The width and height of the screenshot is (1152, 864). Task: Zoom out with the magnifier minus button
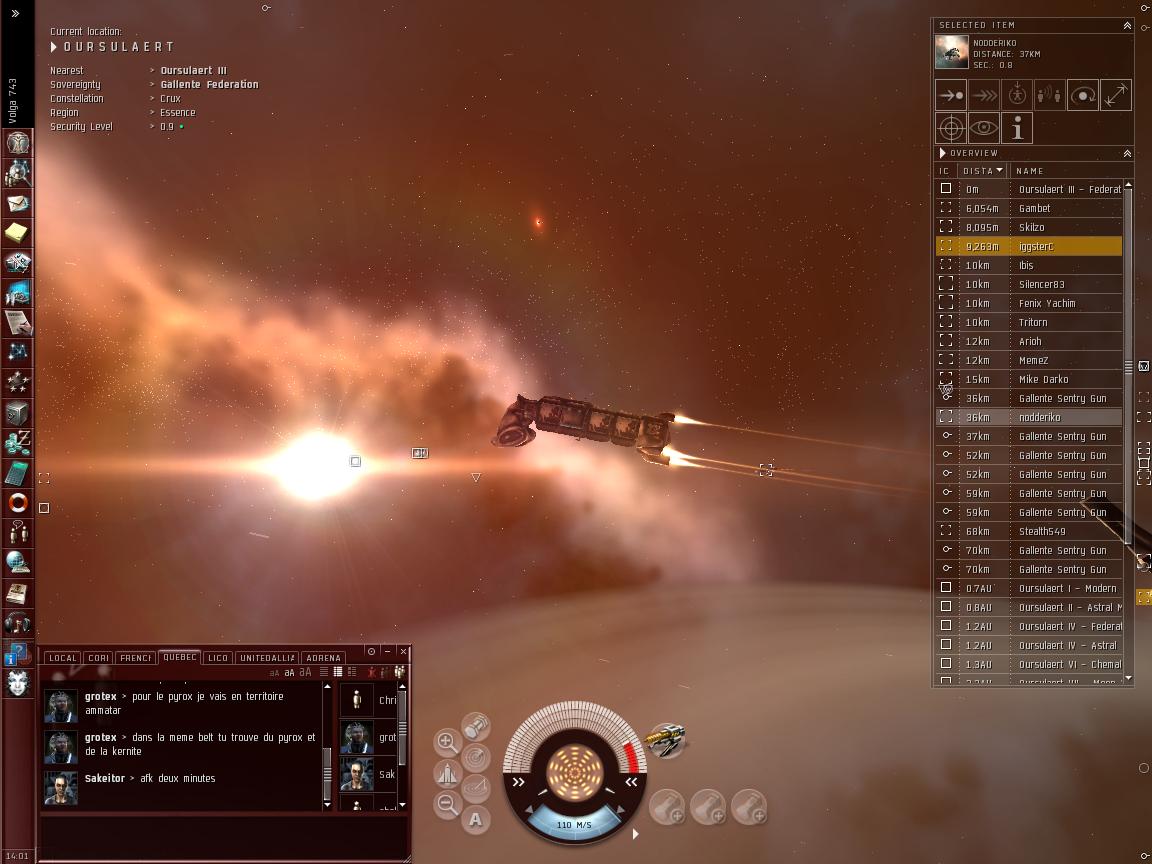tap(448, 804)
